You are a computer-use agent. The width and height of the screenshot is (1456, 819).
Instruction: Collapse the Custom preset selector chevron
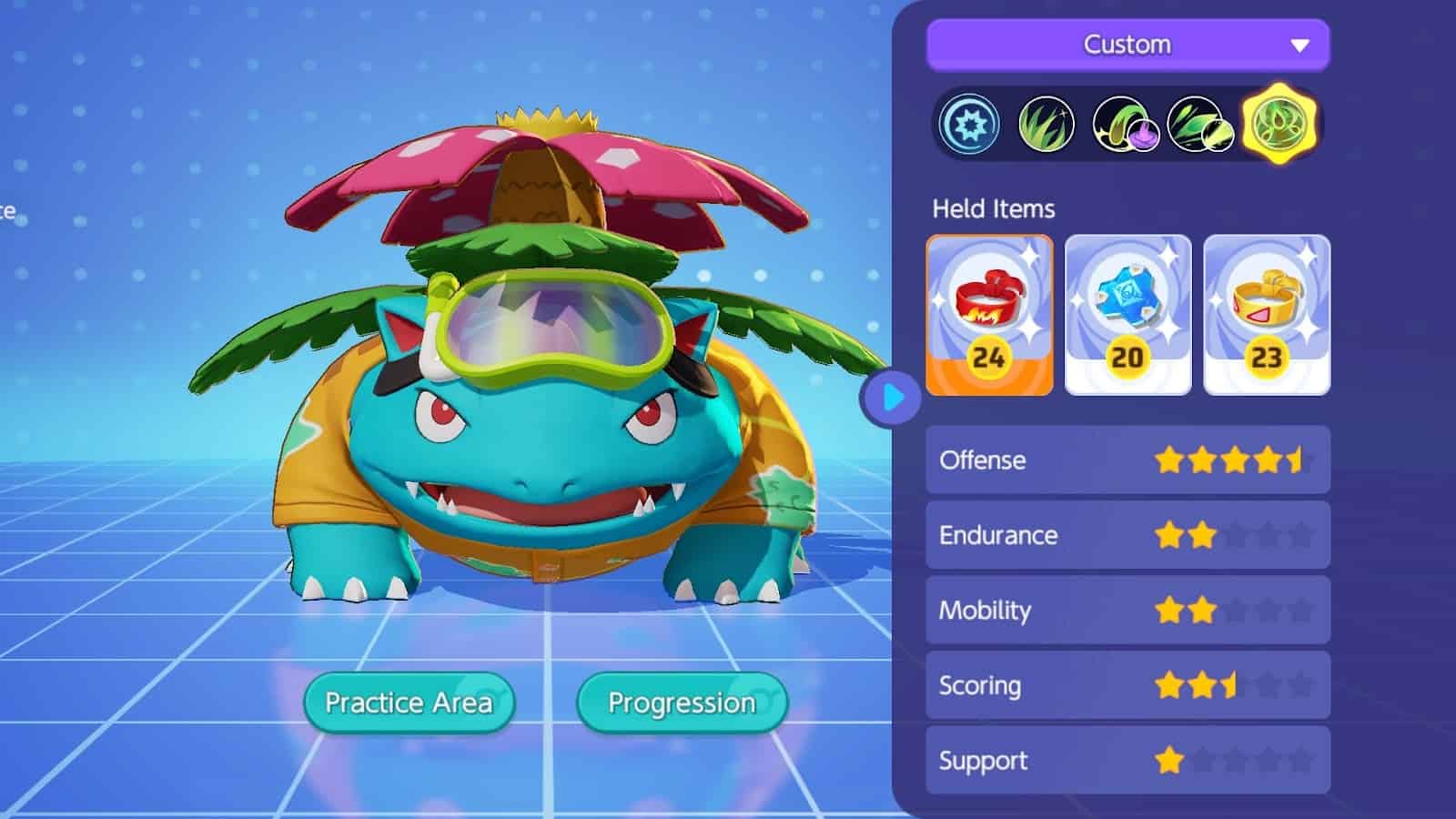[1300, 43]
